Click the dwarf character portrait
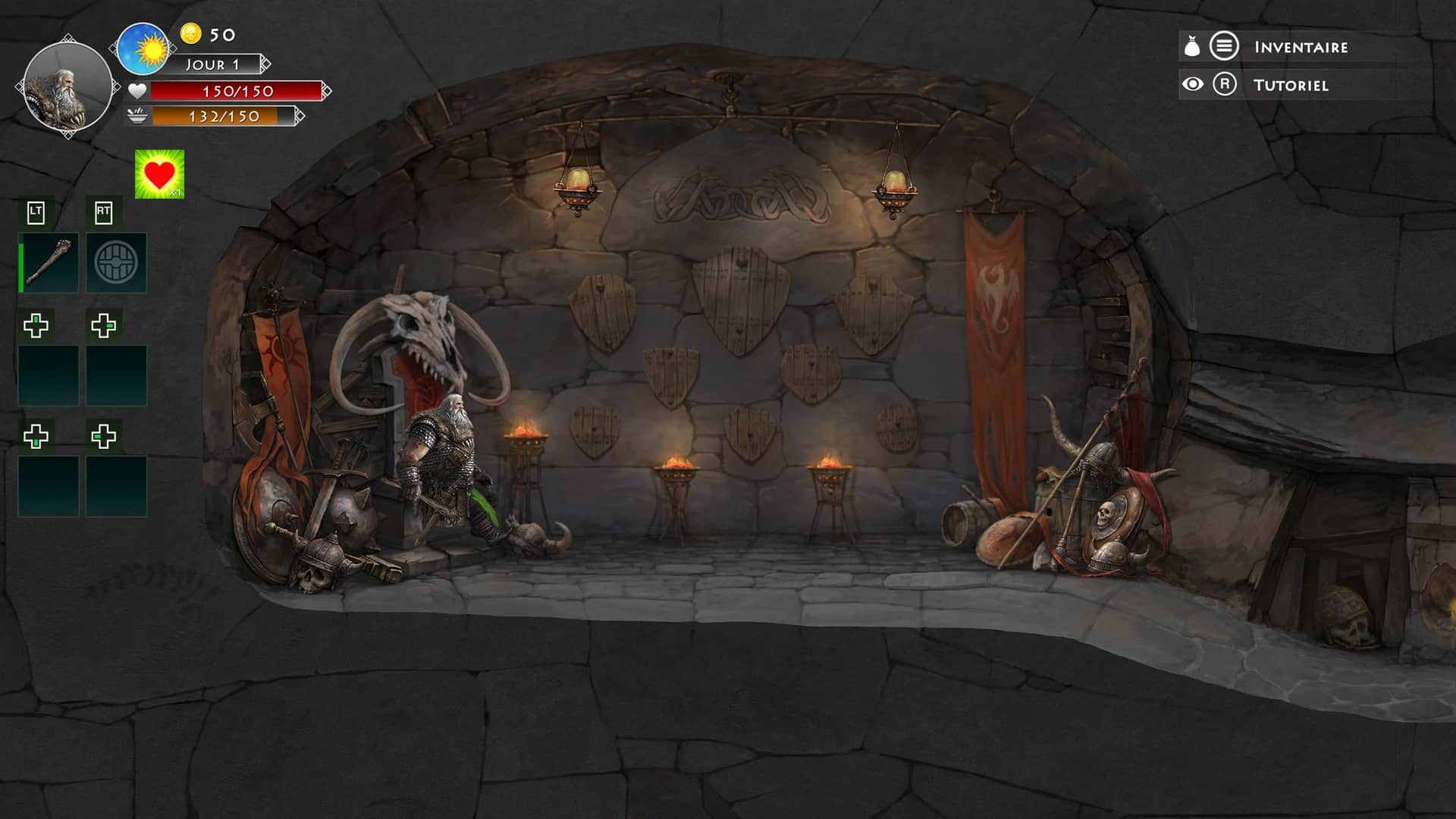Screen dimensions: 1456x819 coord(67,87)
